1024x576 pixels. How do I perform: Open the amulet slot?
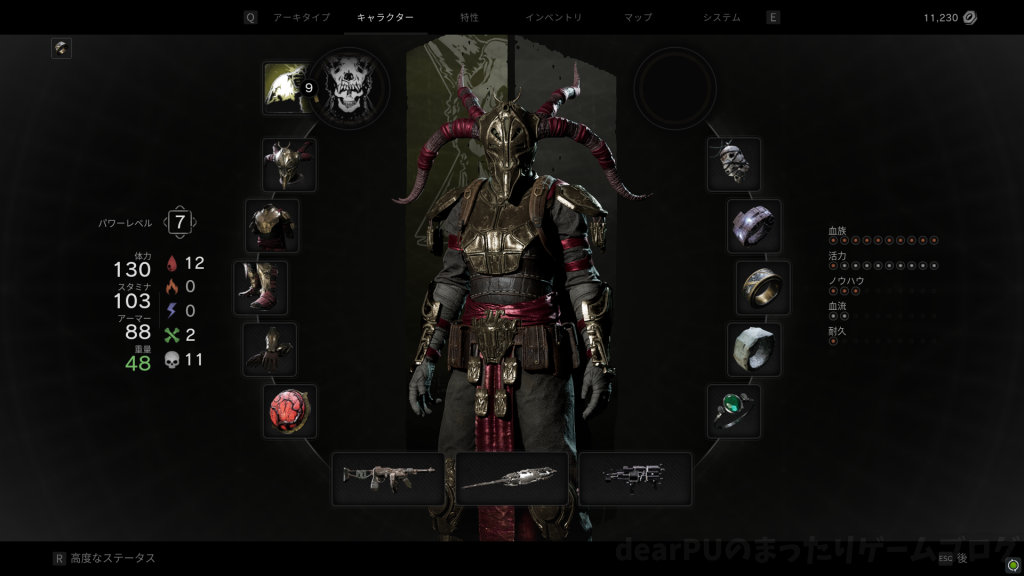click(x=734, y=164)
